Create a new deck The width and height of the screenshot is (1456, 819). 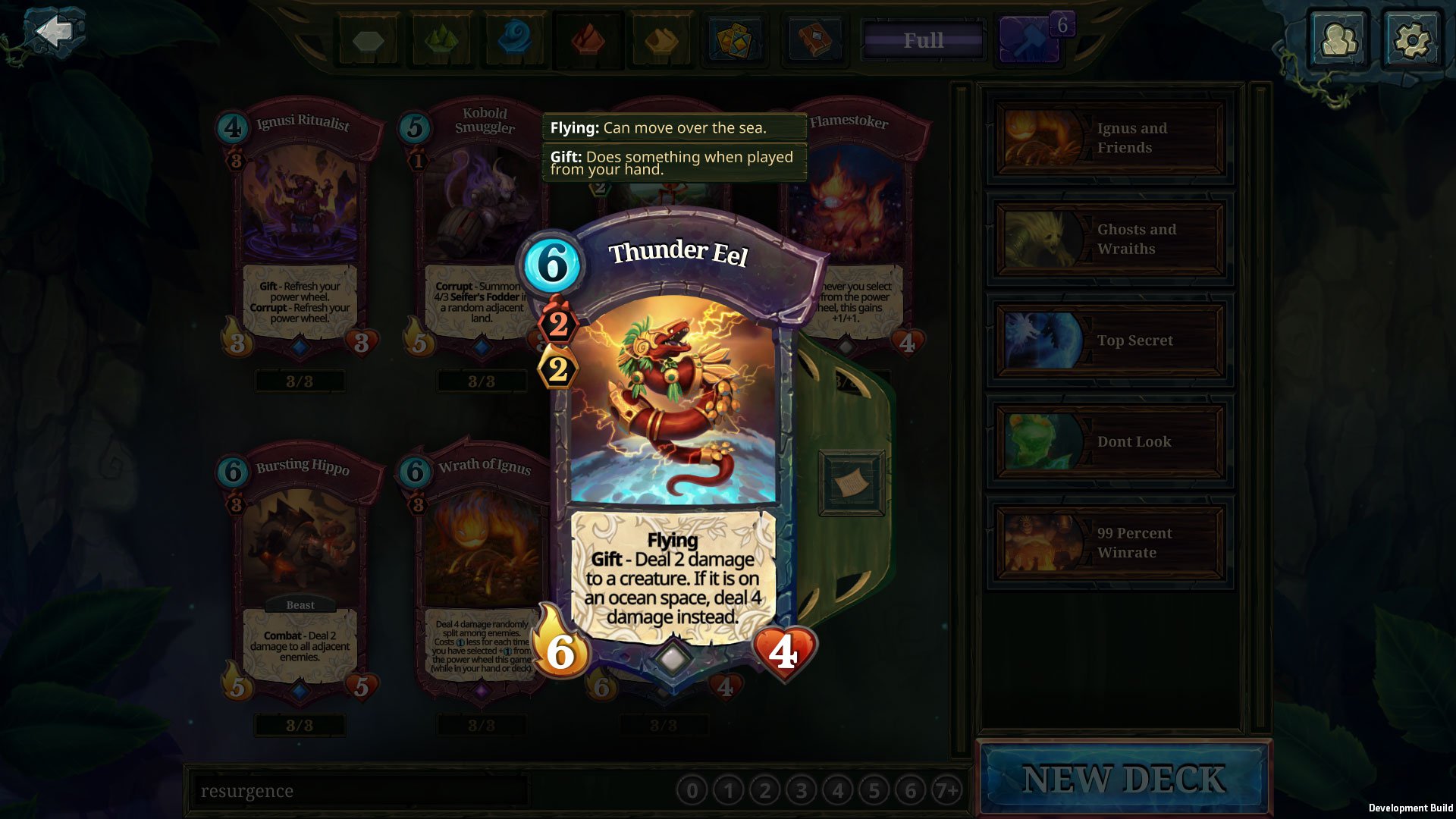tap(1123, 780)
